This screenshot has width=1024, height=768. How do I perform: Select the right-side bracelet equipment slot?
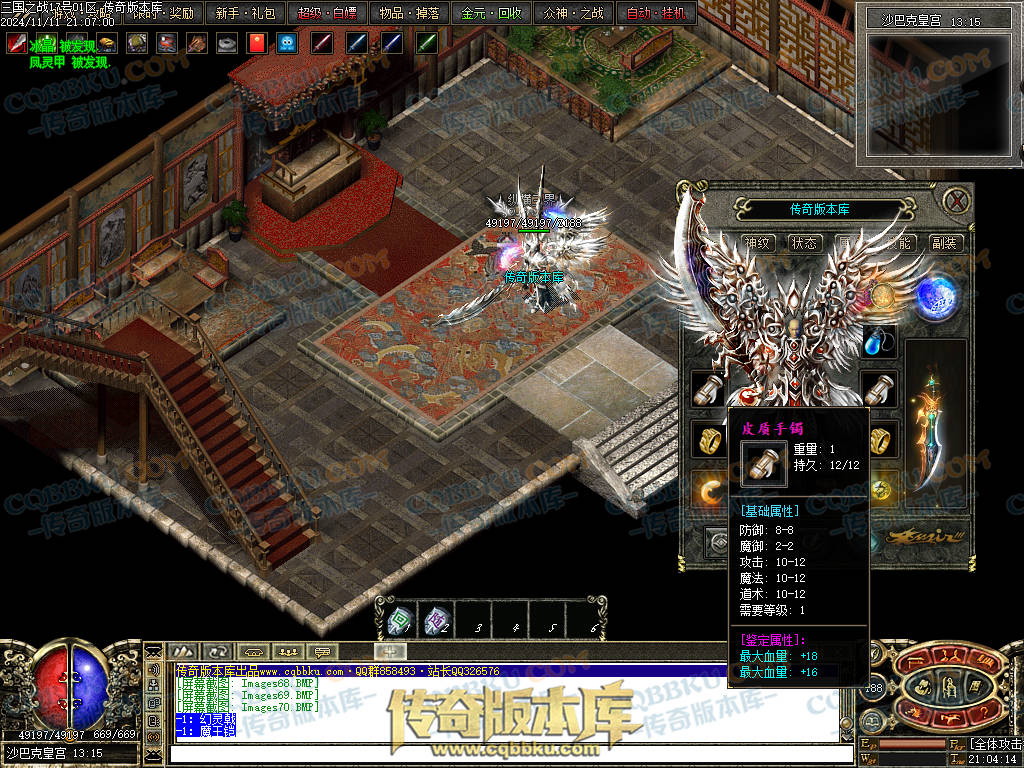pos(879,386)
